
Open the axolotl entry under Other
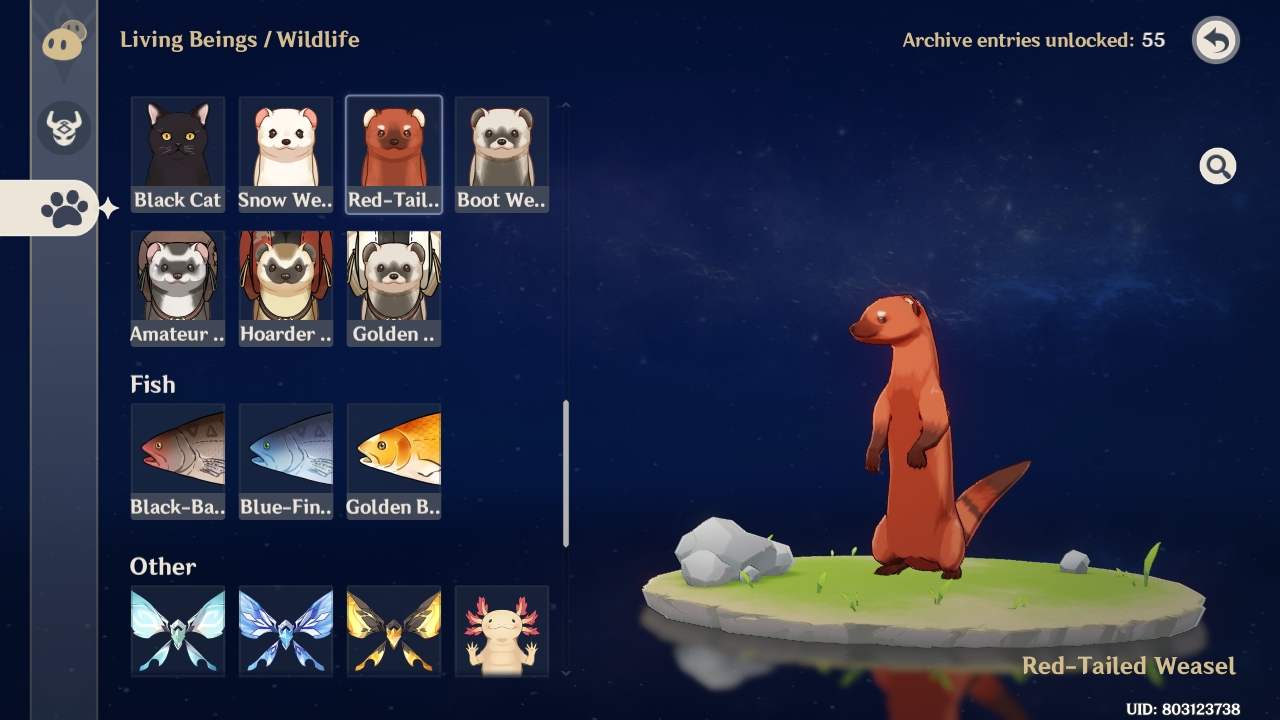(x=501, y=630)
